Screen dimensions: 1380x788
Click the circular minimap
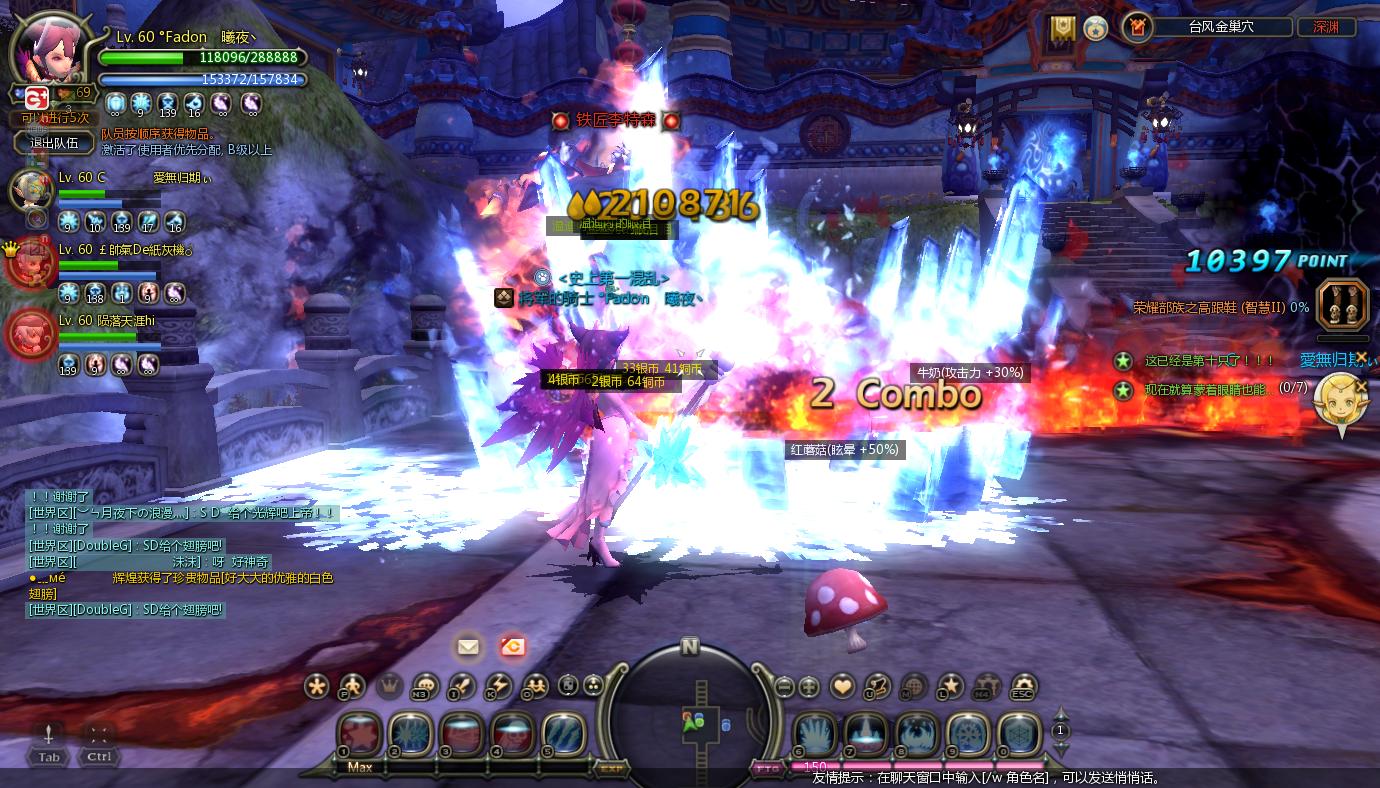[x=689, y=711]
